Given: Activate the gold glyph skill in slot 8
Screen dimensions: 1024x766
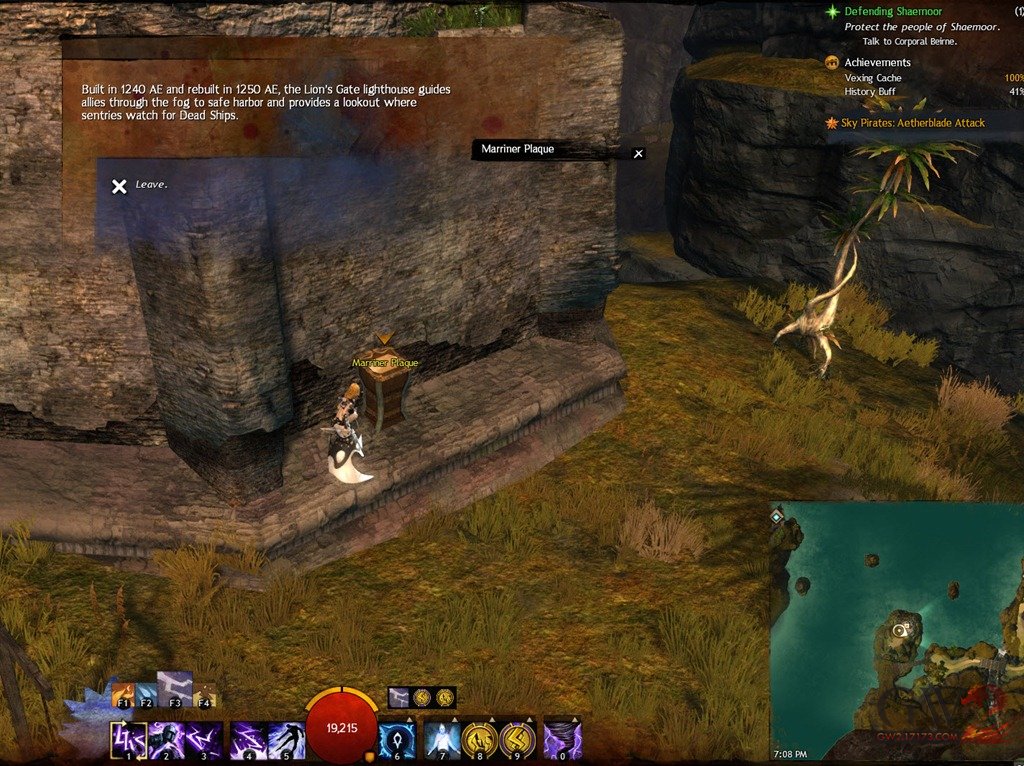Looking at the screenshot, I should [x=481, y=741].
